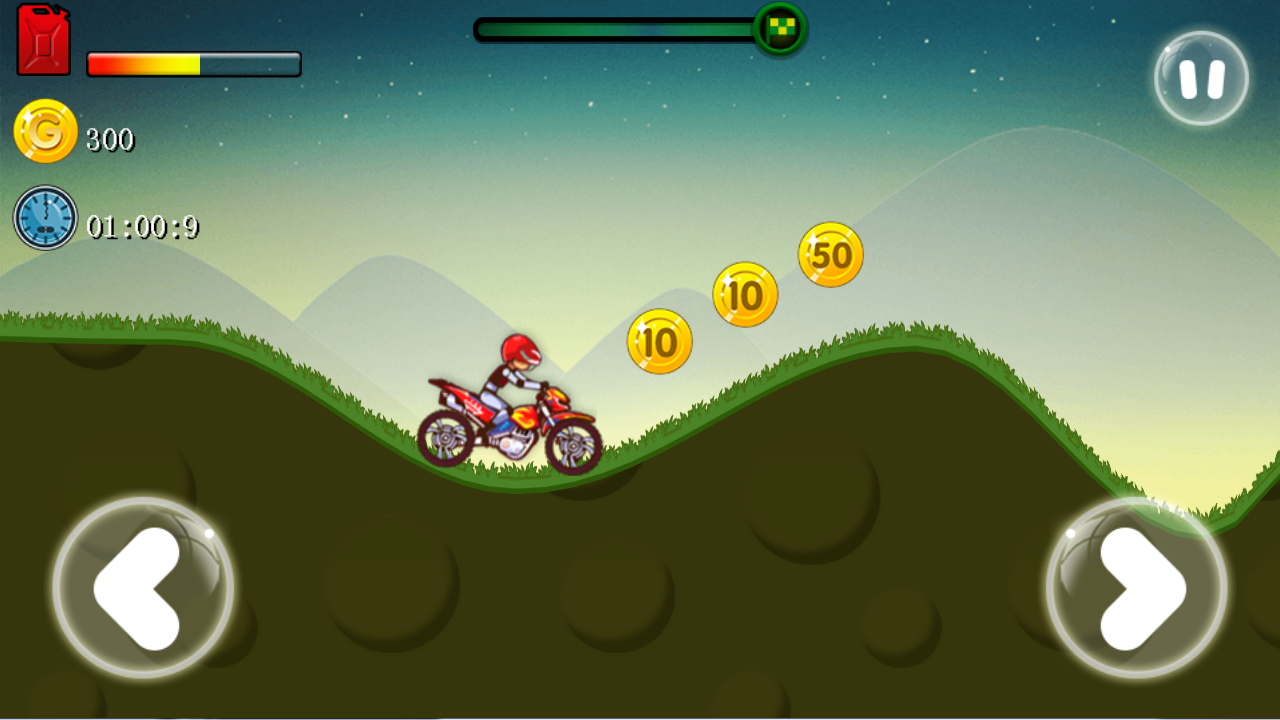Click the red fuel canister icon
Image resolution: width=1280 pixels, height=720 pixels.
click(x=42, y=40)
